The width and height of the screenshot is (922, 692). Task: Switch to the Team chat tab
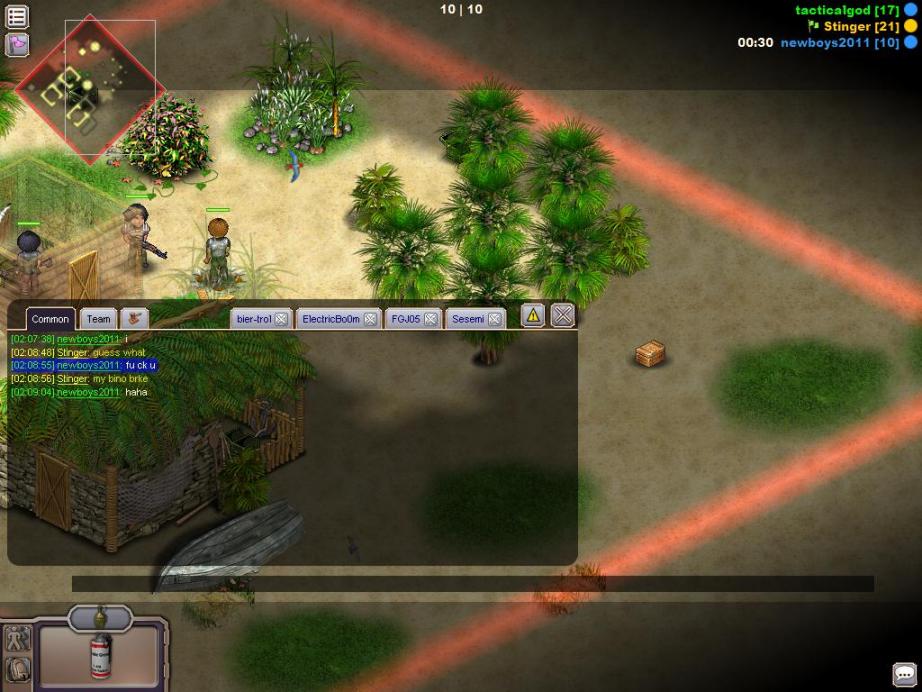tap(98, 319)
